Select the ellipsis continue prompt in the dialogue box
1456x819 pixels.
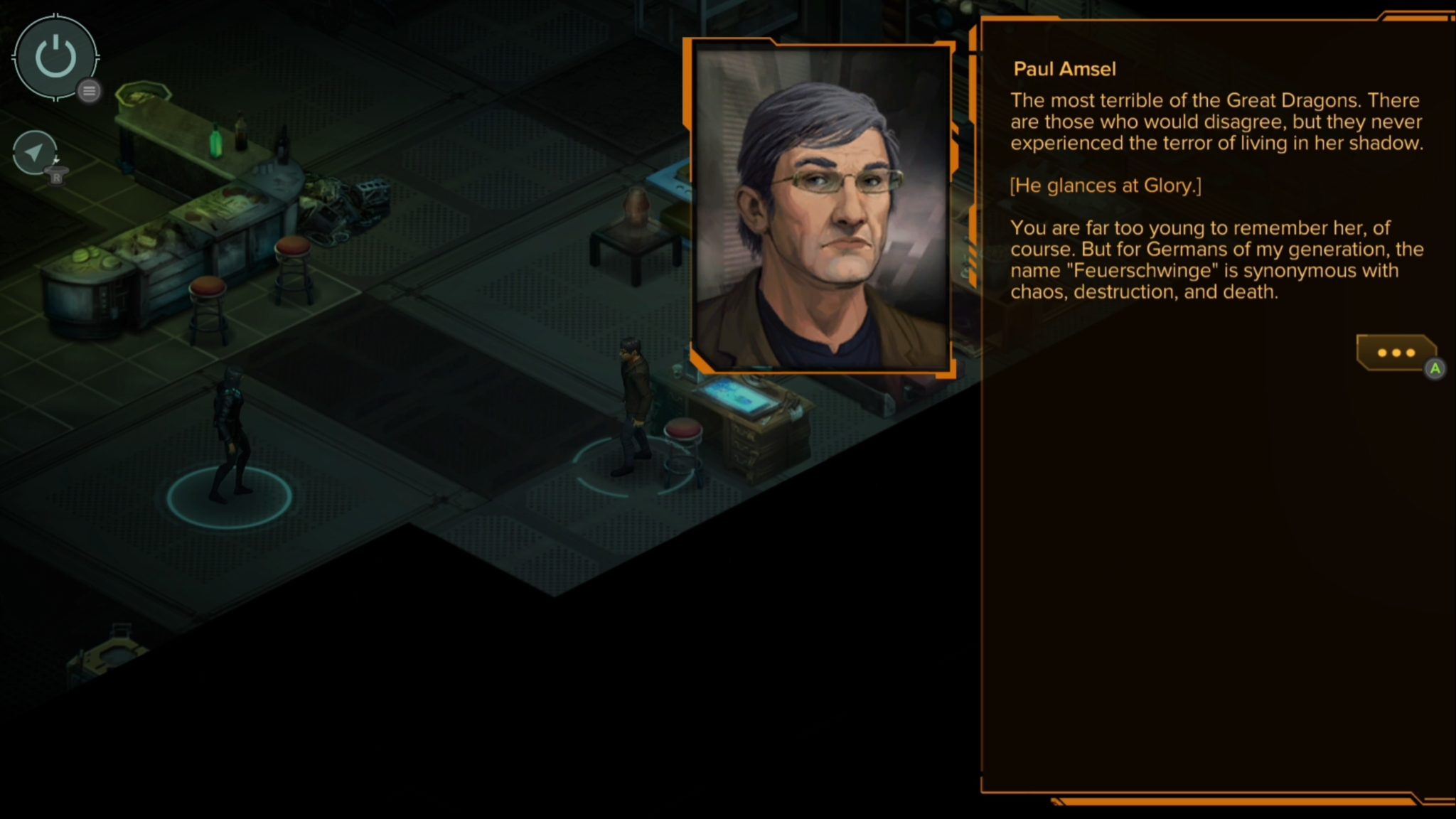point(1395,353)
